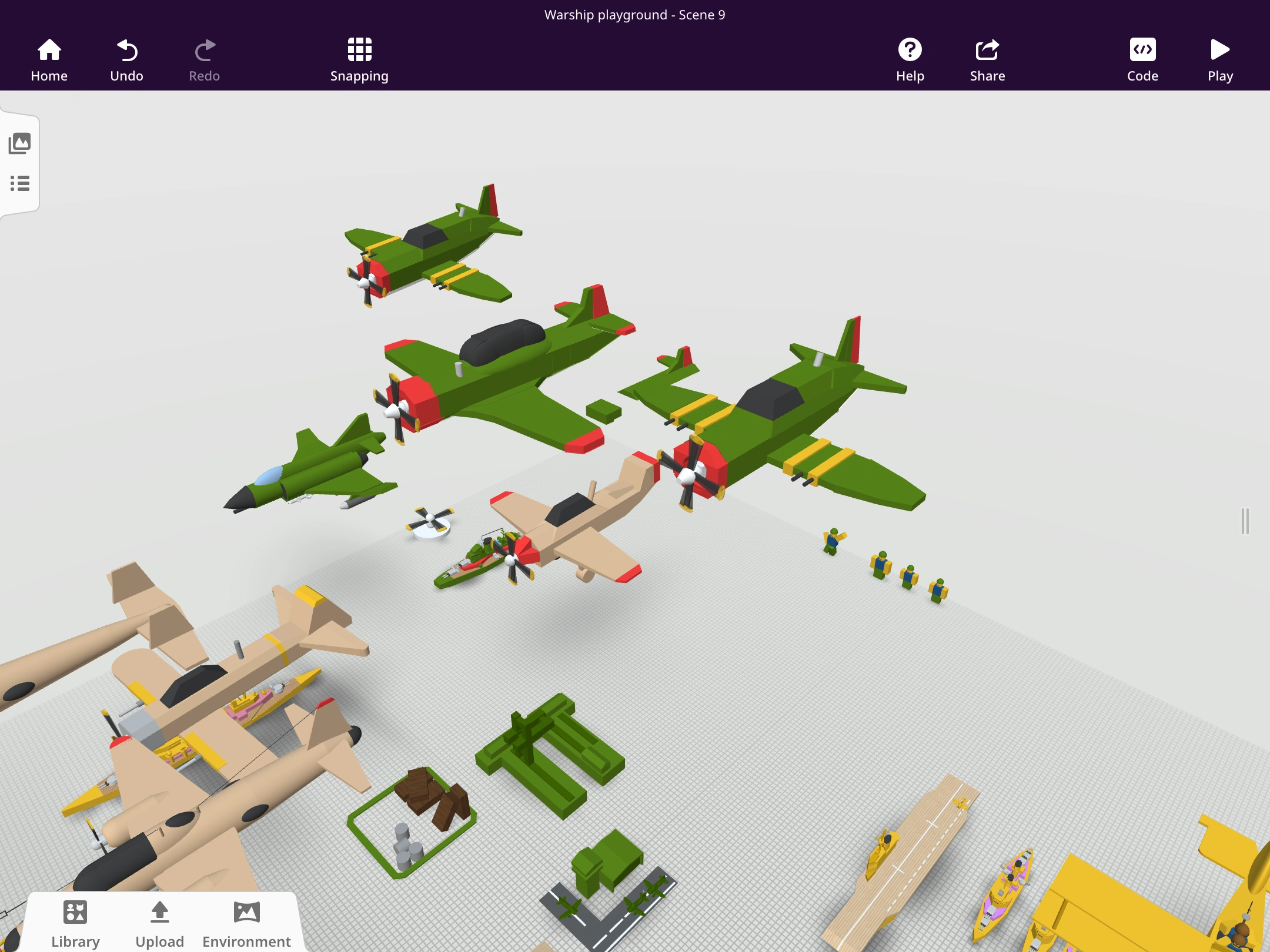Undo the last action
This screenshot has height=952, width=1270.
(127, 59)
